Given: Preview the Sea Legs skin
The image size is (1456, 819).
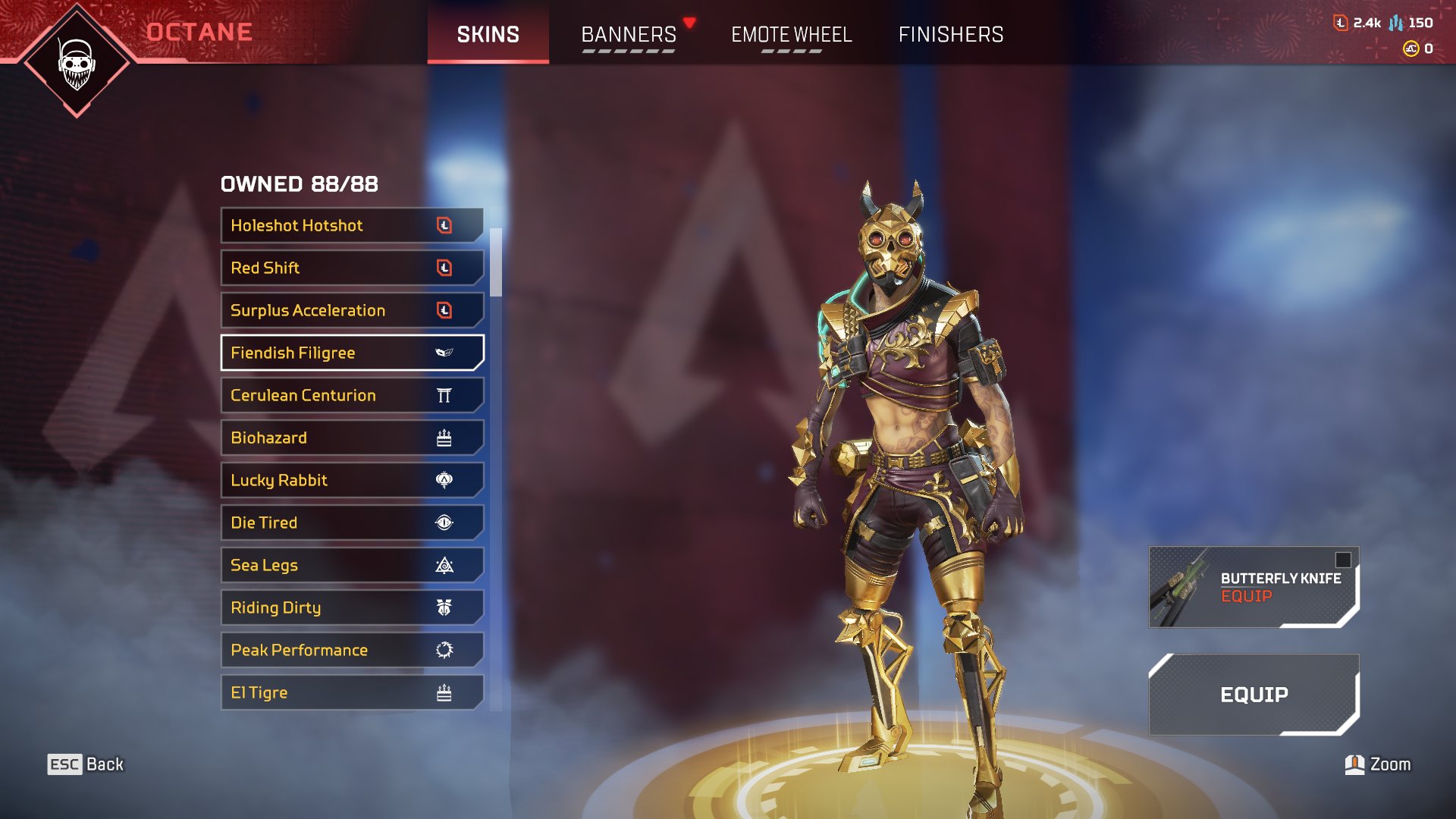Looking at the screenshot, I should point(352,565).
